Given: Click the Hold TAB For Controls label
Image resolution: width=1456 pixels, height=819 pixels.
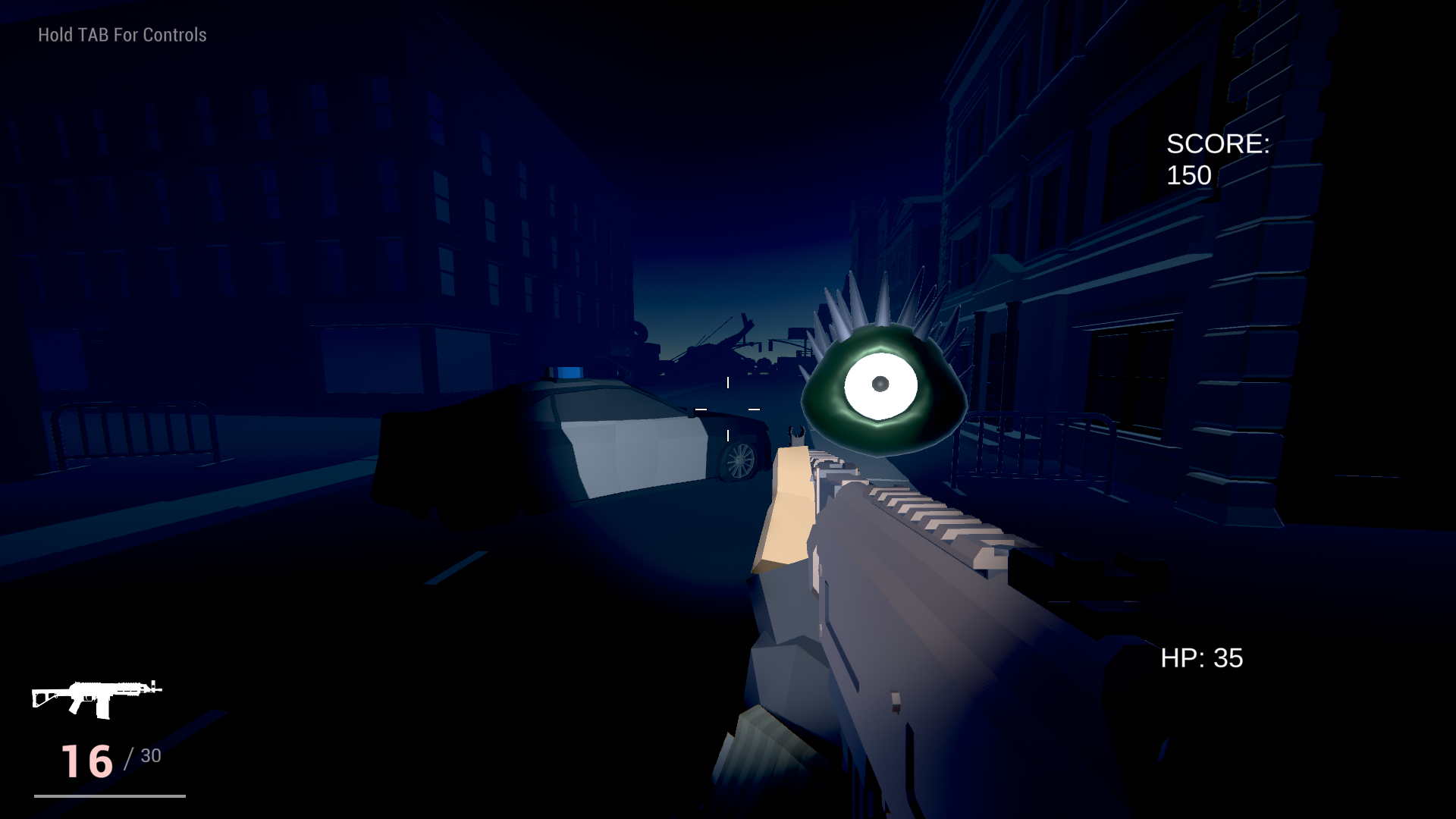Looking at the screenshot, I should 121,33.
